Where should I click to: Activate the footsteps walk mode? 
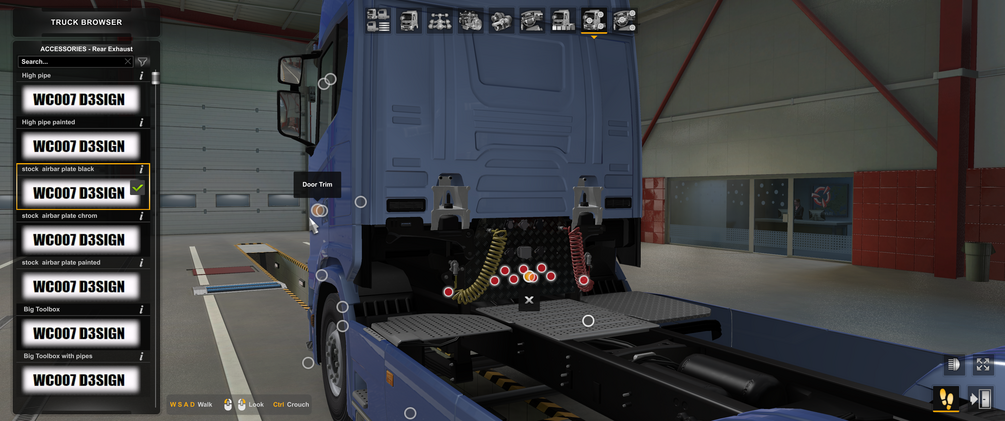[x=946, y=400]
